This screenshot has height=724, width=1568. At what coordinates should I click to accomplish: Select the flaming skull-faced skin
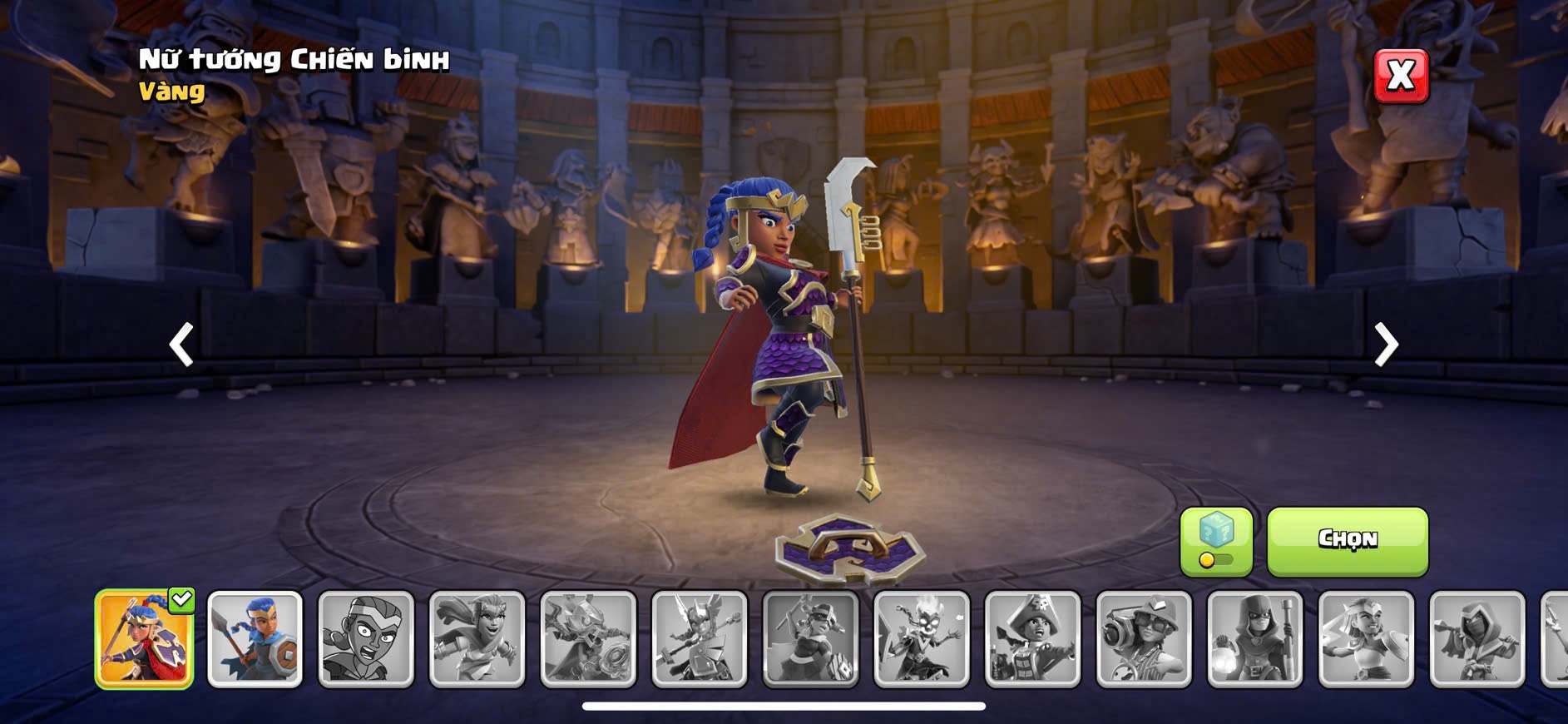[922, 639]
